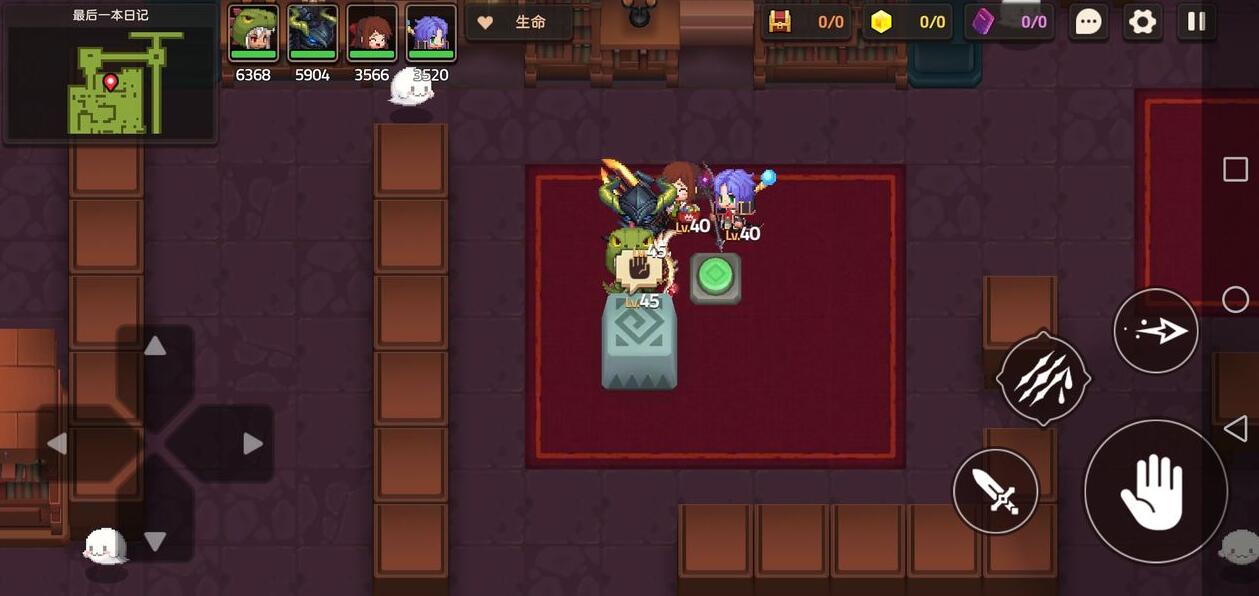Image resolution: width=1259 pixels, height=596 pixels.
Task: Pause the game
Action: click(x=1196, y=22)
